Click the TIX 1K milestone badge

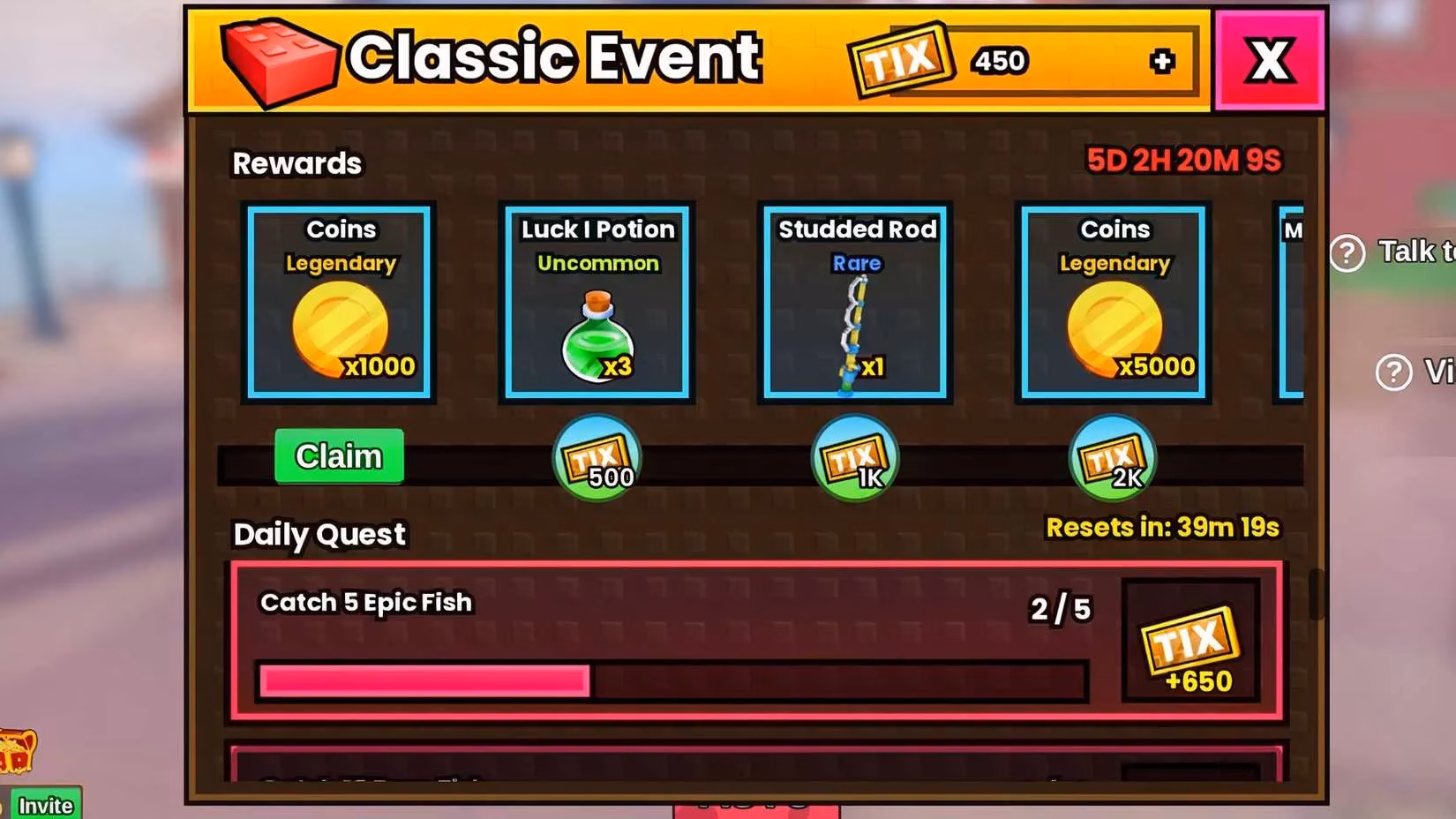pyautogui.click(x=853, y=457)
